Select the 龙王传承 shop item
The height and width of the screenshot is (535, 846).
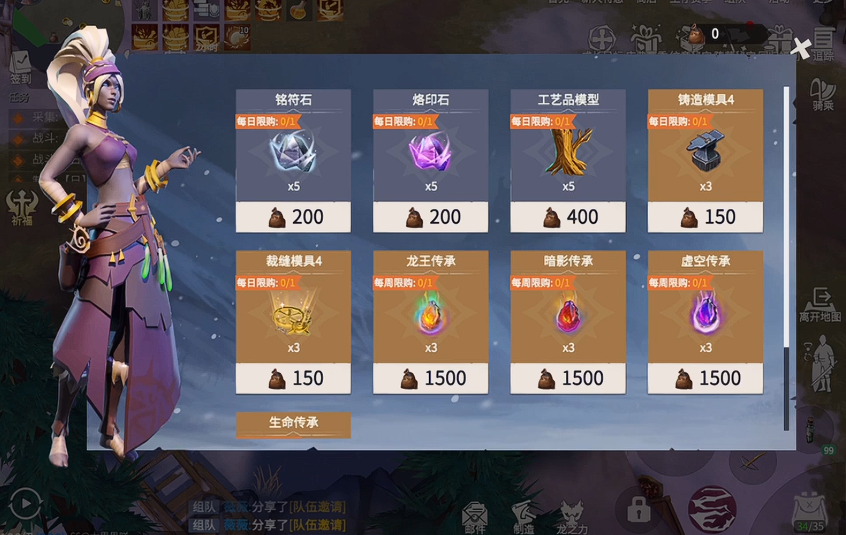[431, 321]
